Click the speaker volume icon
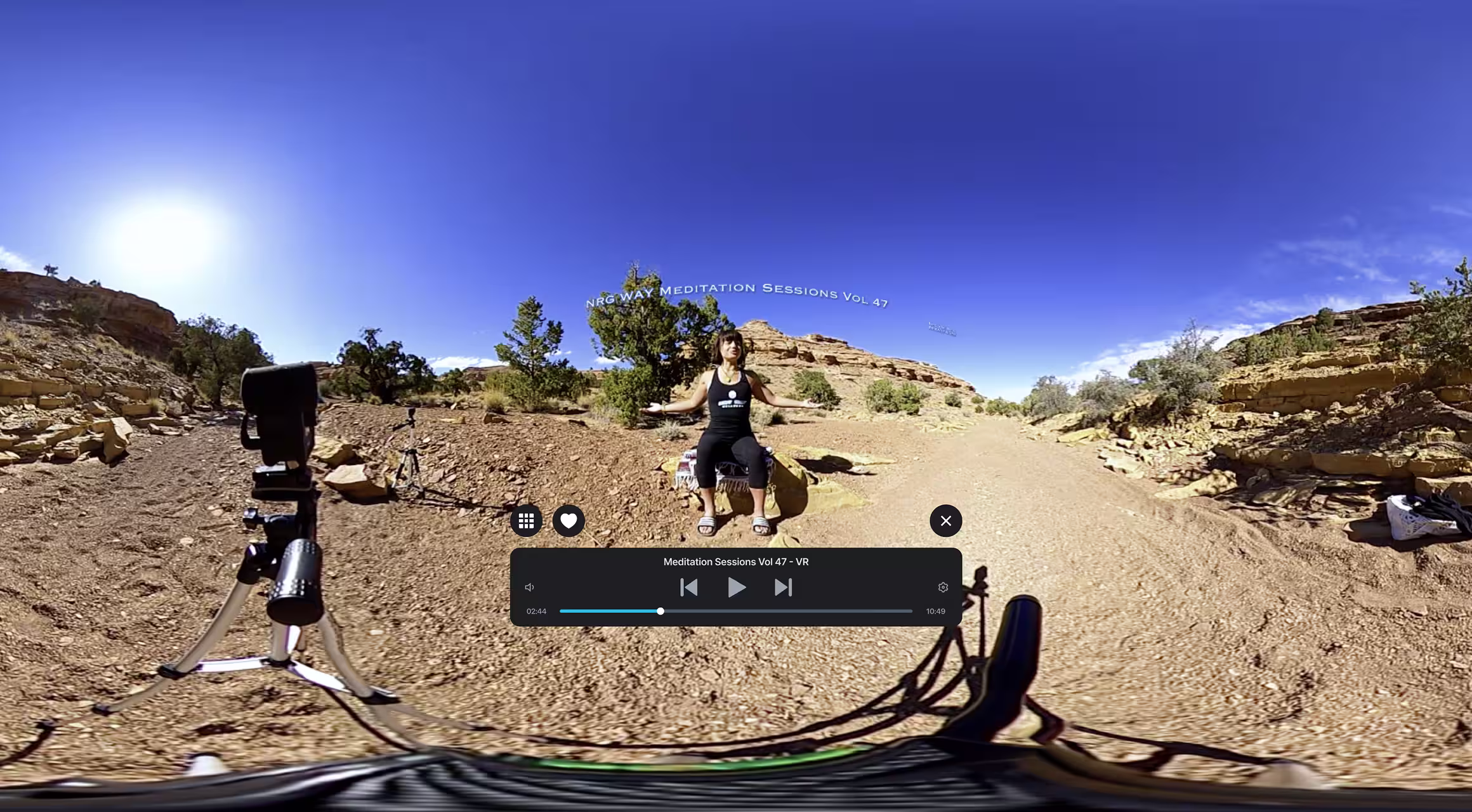The height and width of the screenshot is (812, 1472). point(529,587)
